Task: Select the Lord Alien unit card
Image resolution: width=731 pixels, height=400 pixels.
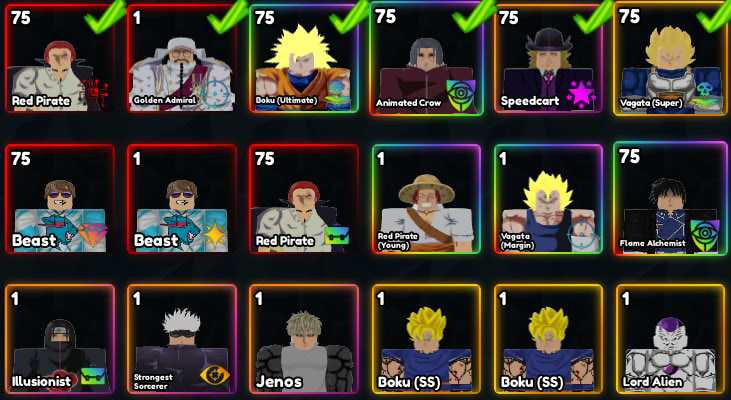Action: pyautogui.click(x=671, y=338)
